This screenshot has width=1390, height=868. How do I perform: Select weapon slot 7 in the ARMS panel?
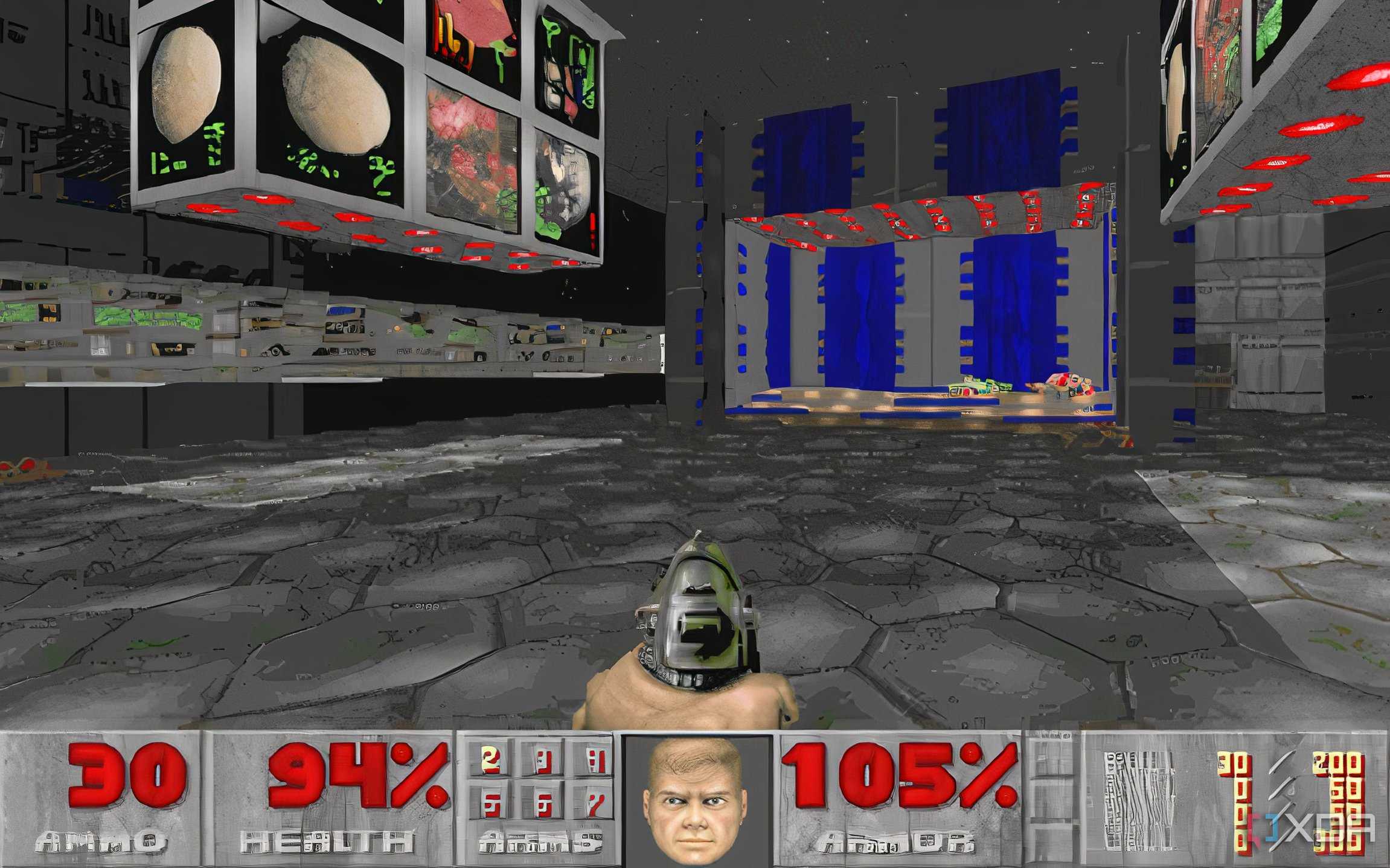(597, 806)
